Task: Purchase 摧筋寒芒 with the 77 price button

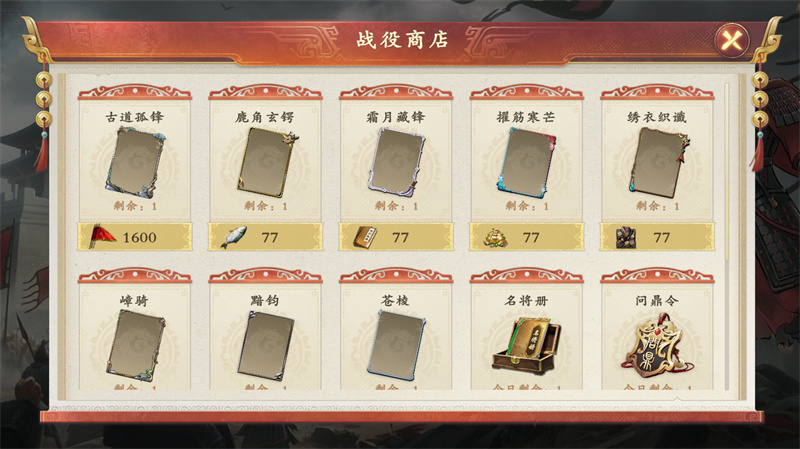Action: tap(526, 237)
